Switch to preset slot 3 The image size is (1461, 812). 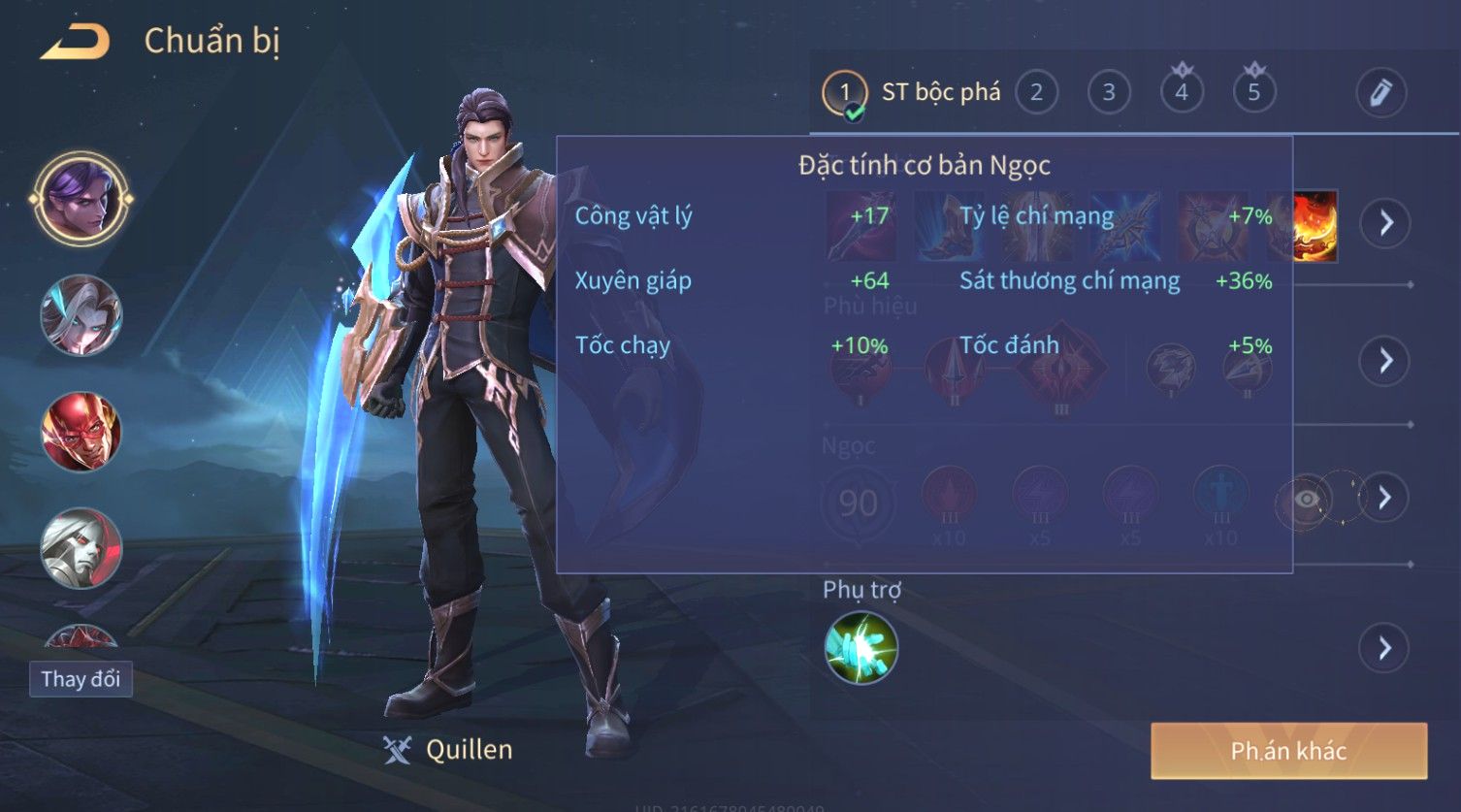[1108, 93]
